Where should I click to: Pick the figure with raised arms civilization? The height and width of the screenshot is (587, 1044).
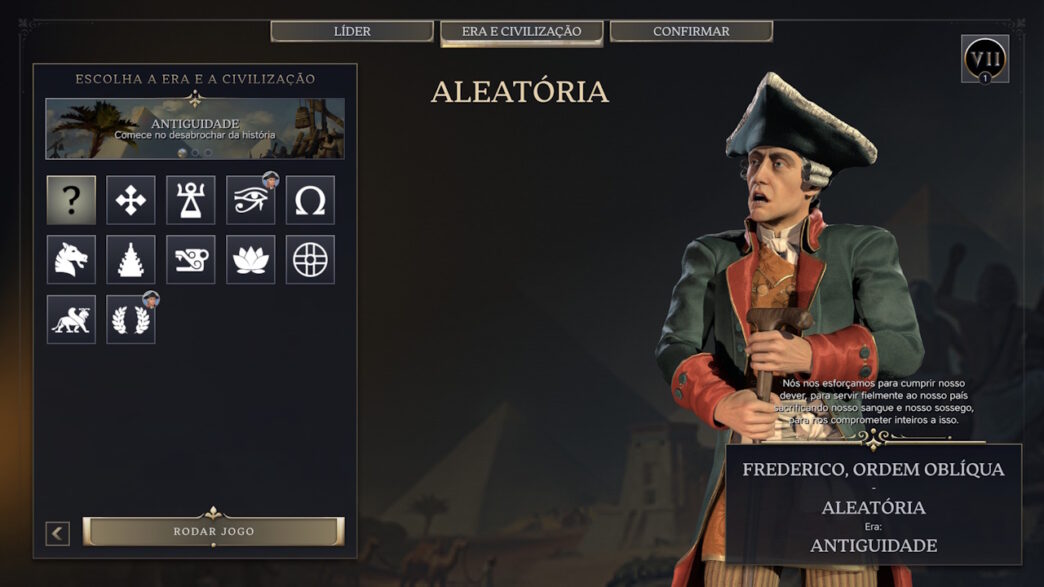pyautogui.click(x=191, y=200)
